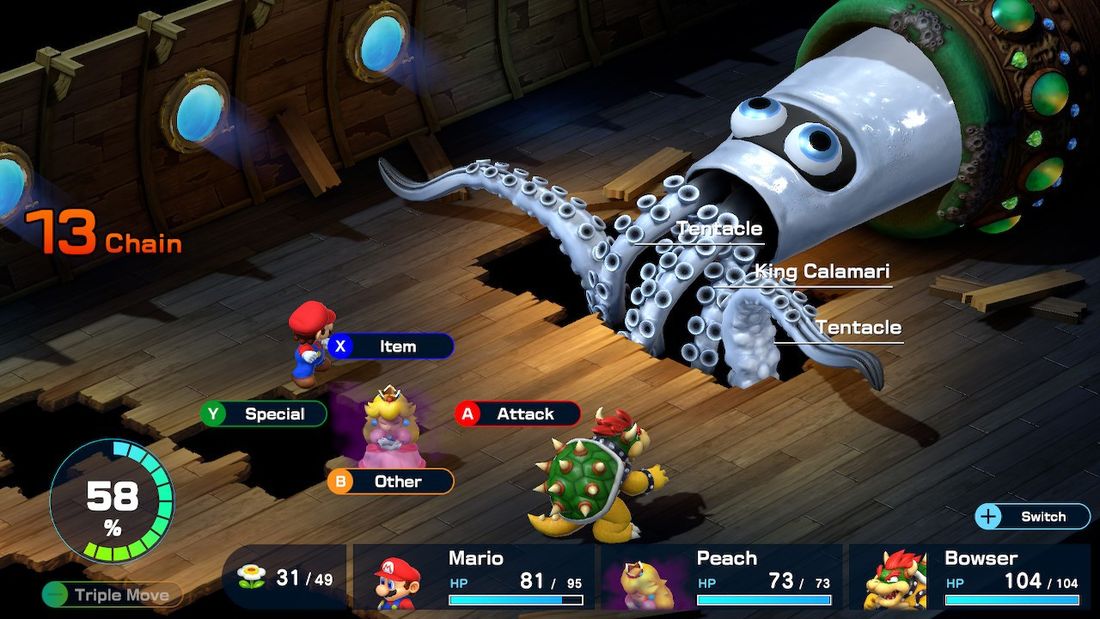Viewport: 1100px width, 619px height.
Task: Select Bowser's party status panel
Action: pyautogui.click(x=969, y=577)
